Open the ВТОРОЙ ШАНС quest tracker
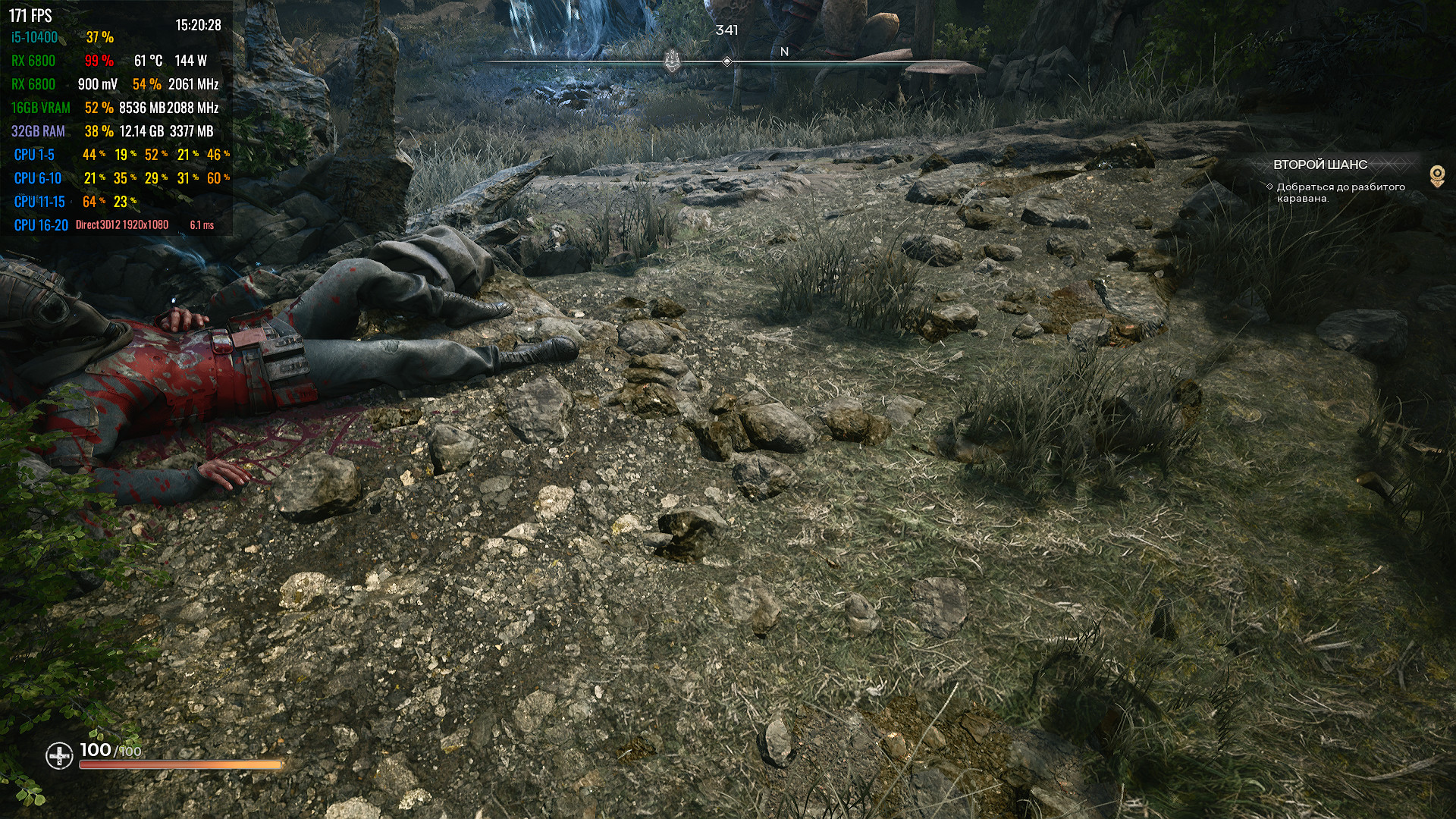 [x=1320, y=165]
